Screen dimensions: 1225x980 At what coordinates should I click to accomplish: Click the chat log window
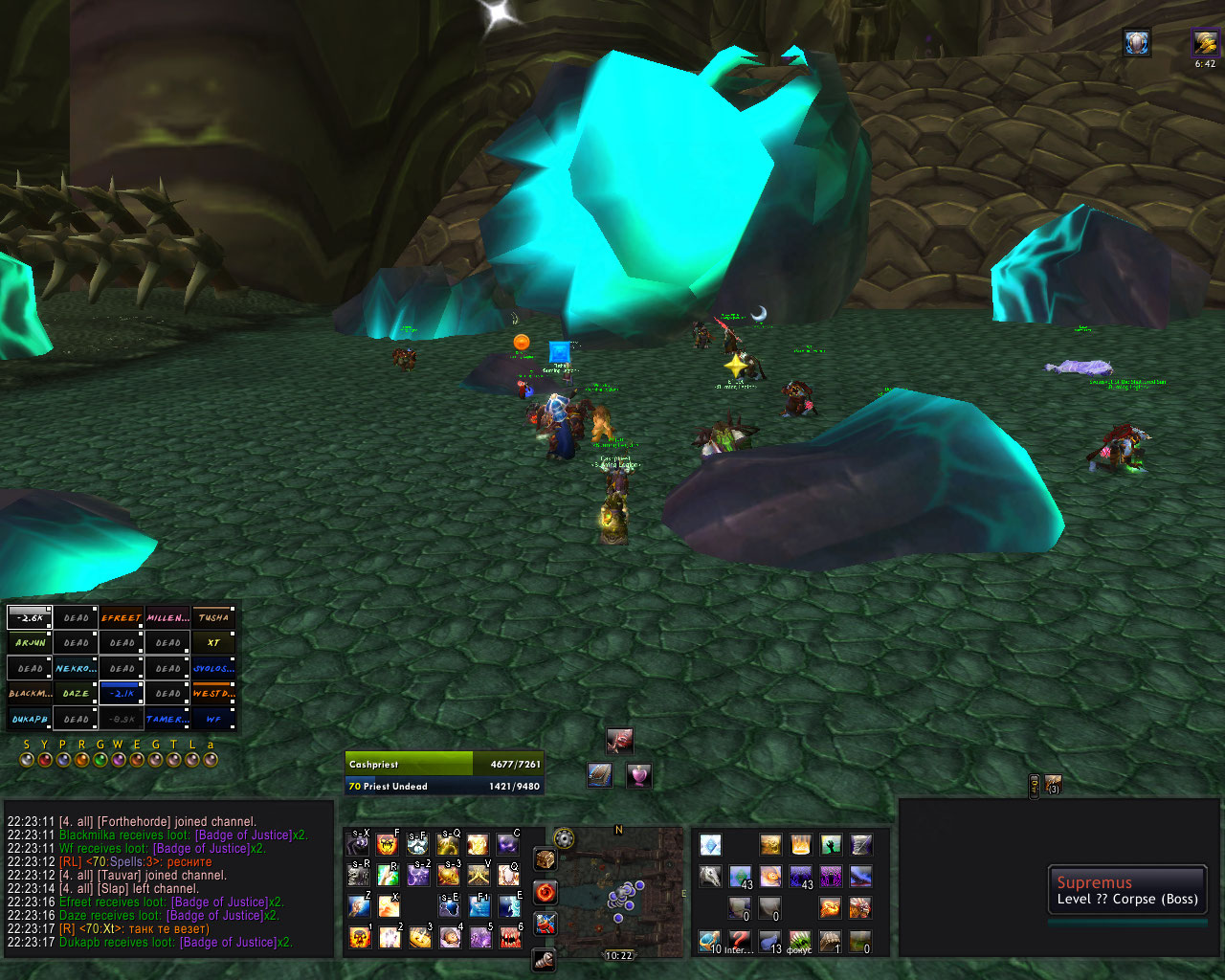[169, 880]
